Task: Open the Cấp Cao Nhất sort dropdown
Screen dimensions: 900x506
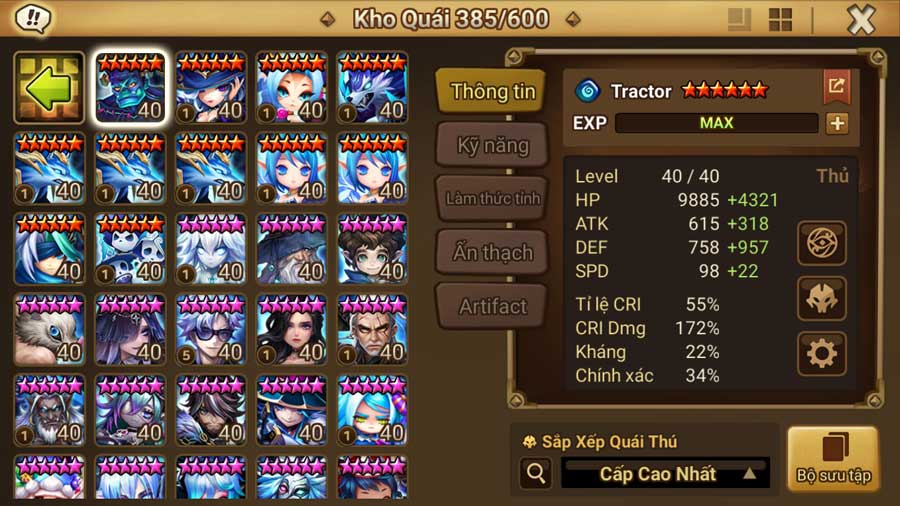Action: coord(665,473)
